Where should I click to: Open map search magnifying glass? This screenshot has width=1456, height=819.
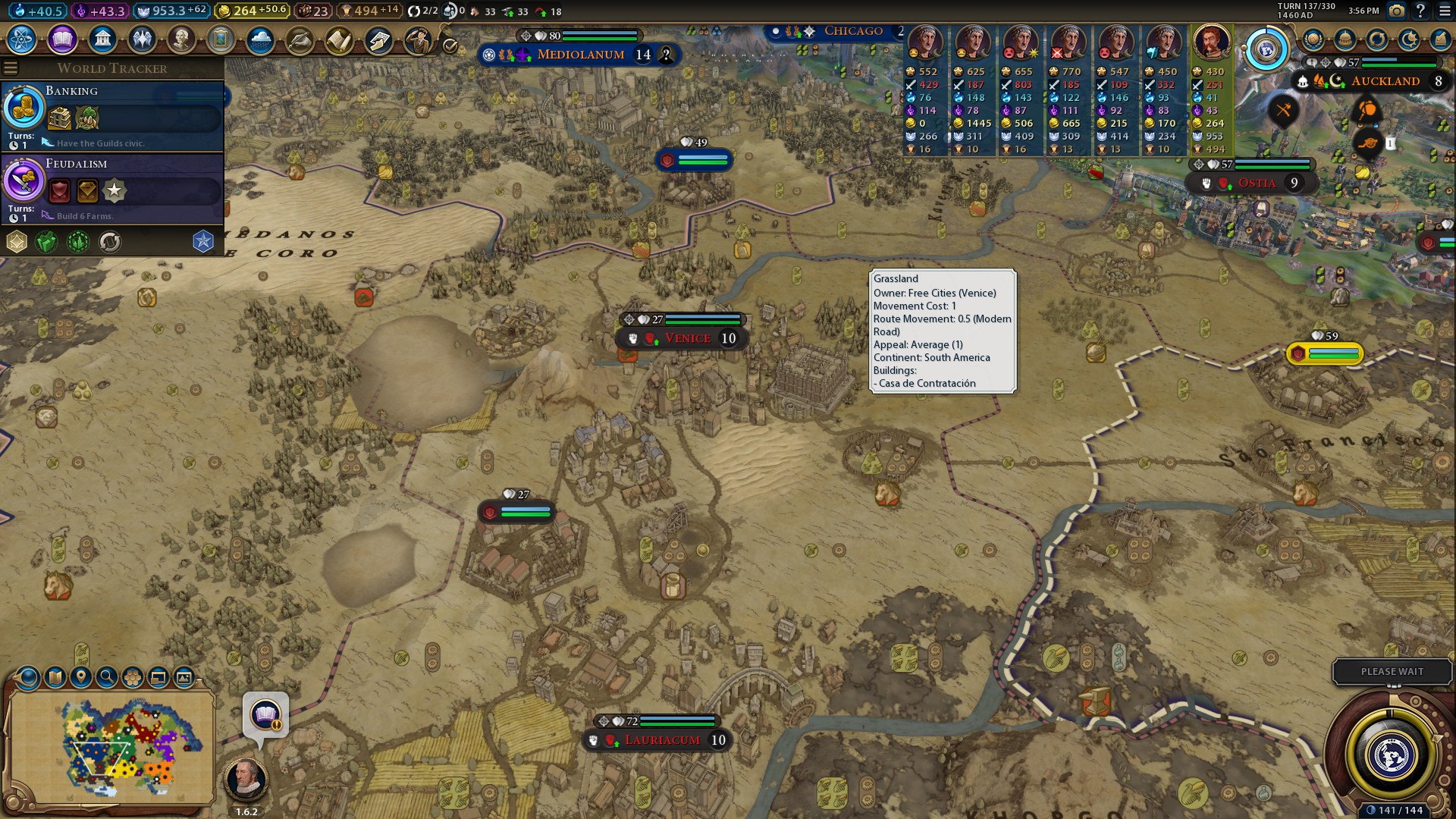pyautogui.click(x=106, y=677)
